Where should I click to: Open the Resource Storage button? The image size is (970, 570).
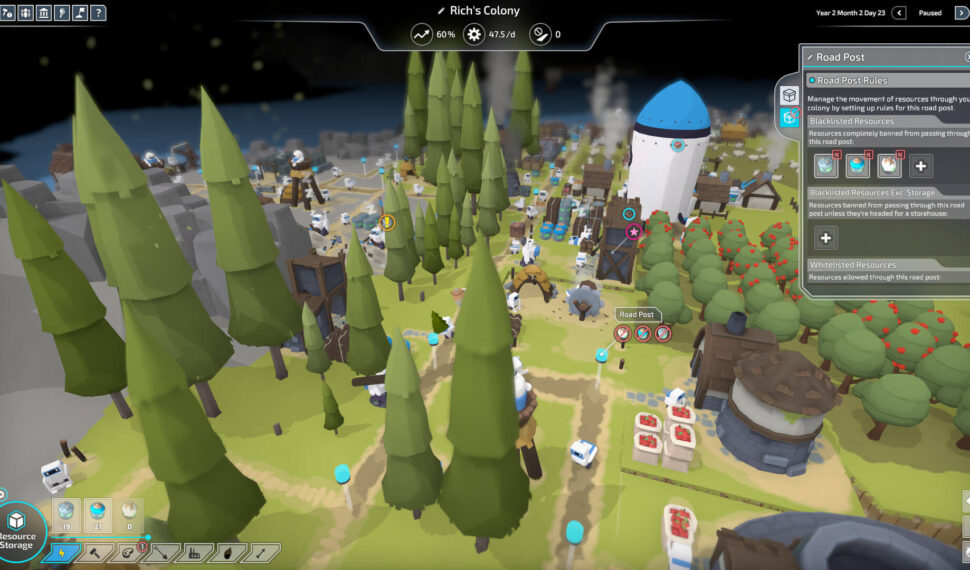[x=17, y=526]
